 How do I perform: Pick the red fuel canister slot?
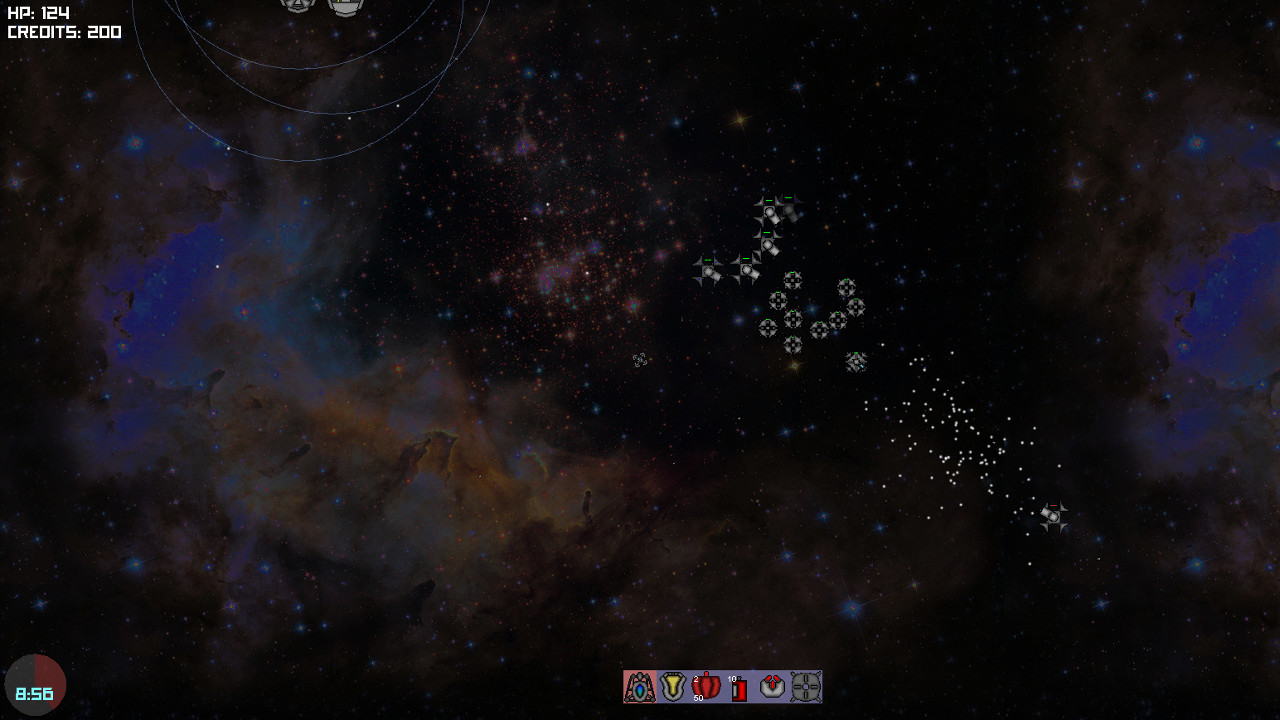click(x=739, y=688)
